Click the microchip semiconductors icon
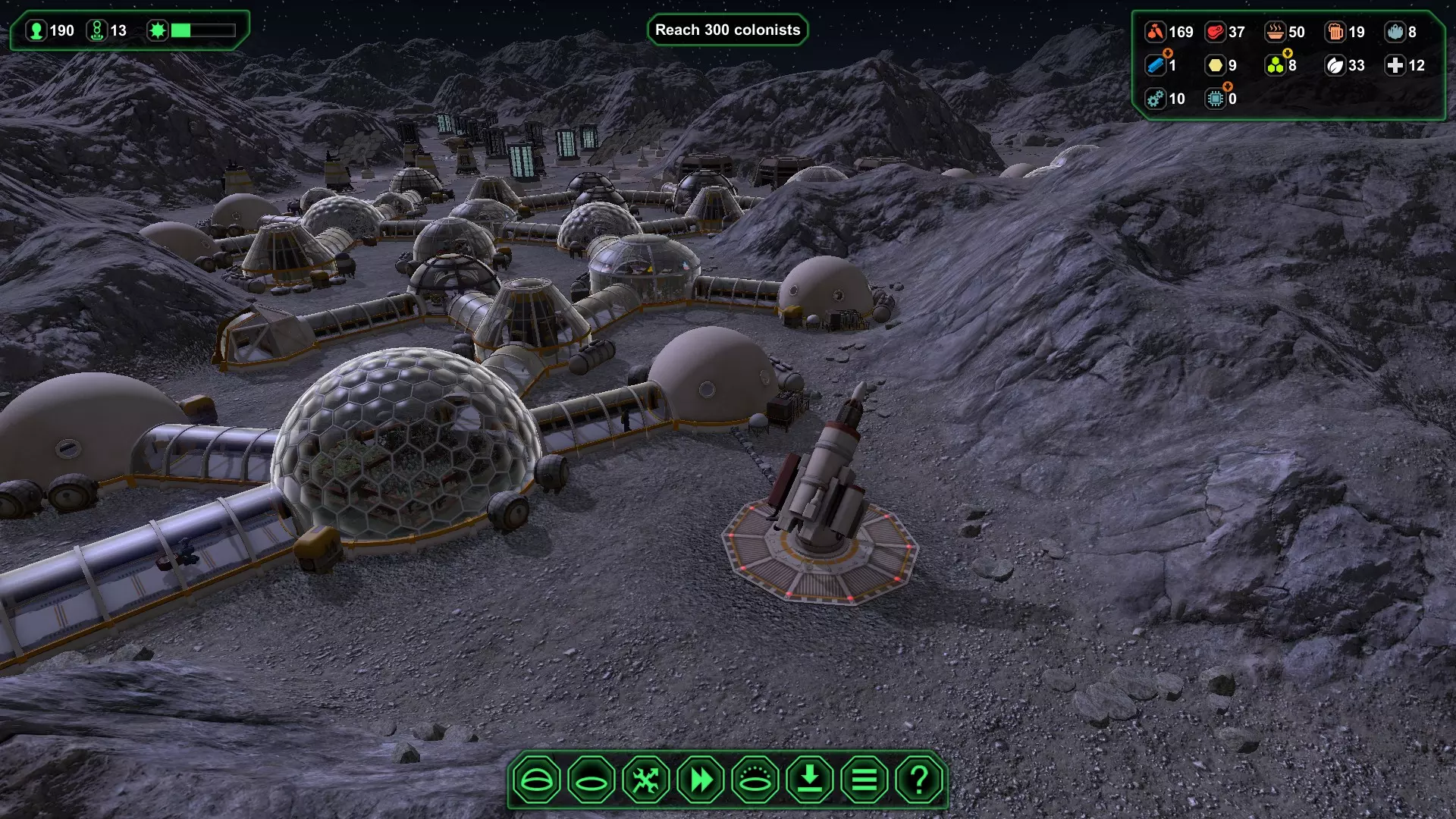Screen dimensions: 1456x819 coord(1215,99)
